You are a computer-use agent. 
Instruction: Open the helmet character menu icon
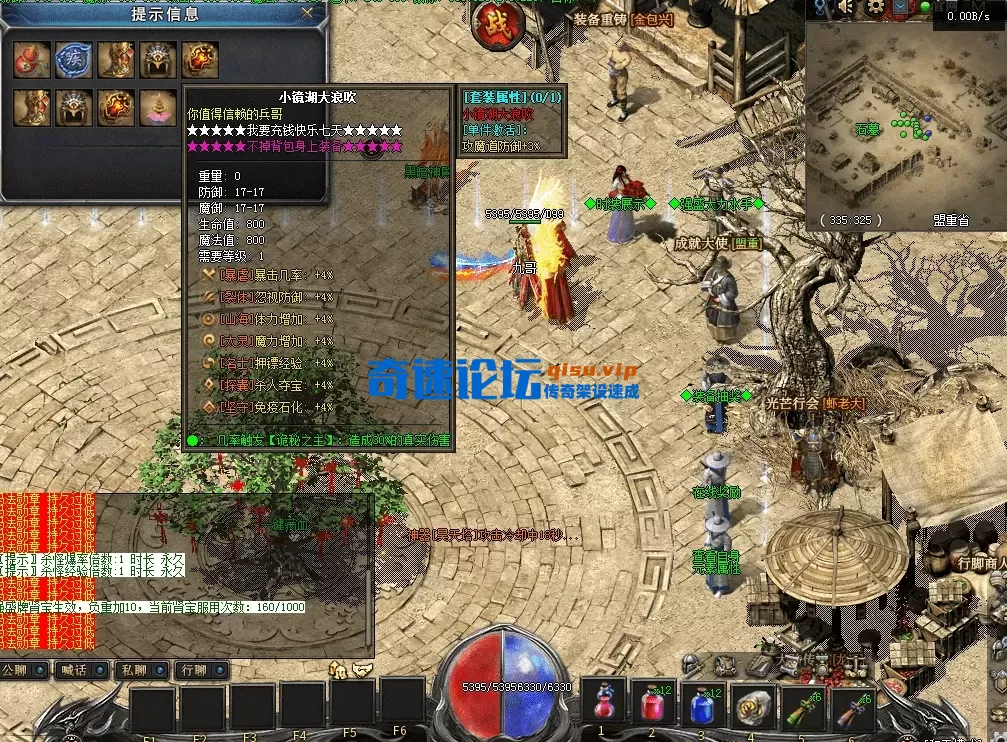[x=691, y=663]
